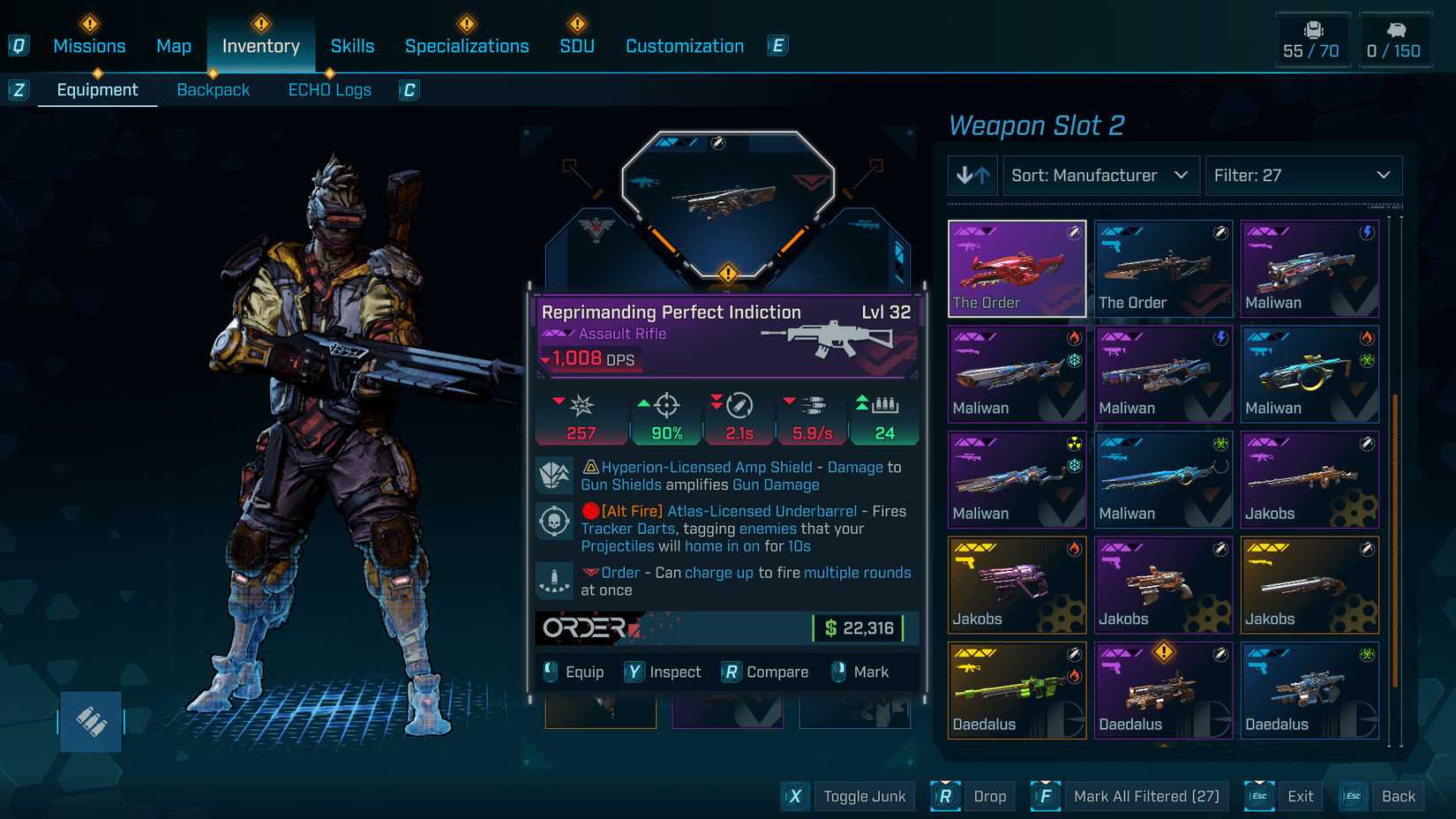This screenshot has width=1456, height=819.
Task: Click the magazine size icon showing 24
Action: [x=884, y=407]
